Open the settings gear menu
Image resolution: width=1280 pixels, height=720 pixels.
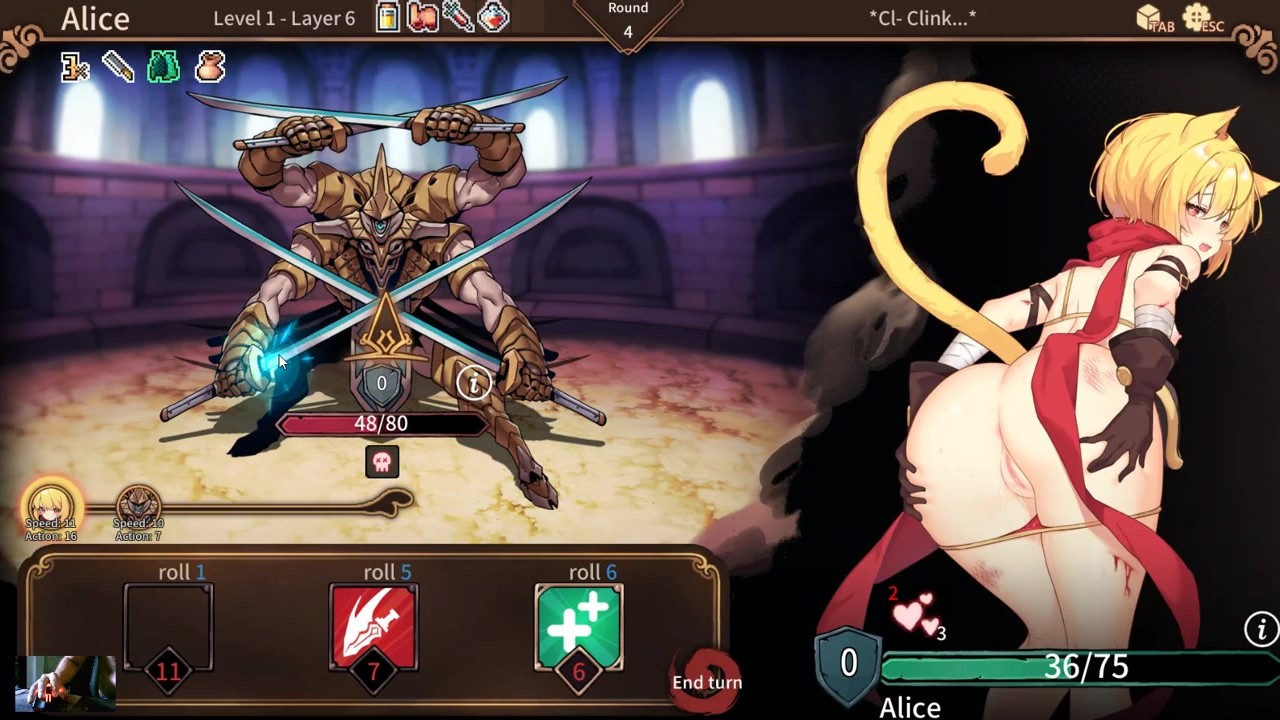click(x=1197, y=17)
